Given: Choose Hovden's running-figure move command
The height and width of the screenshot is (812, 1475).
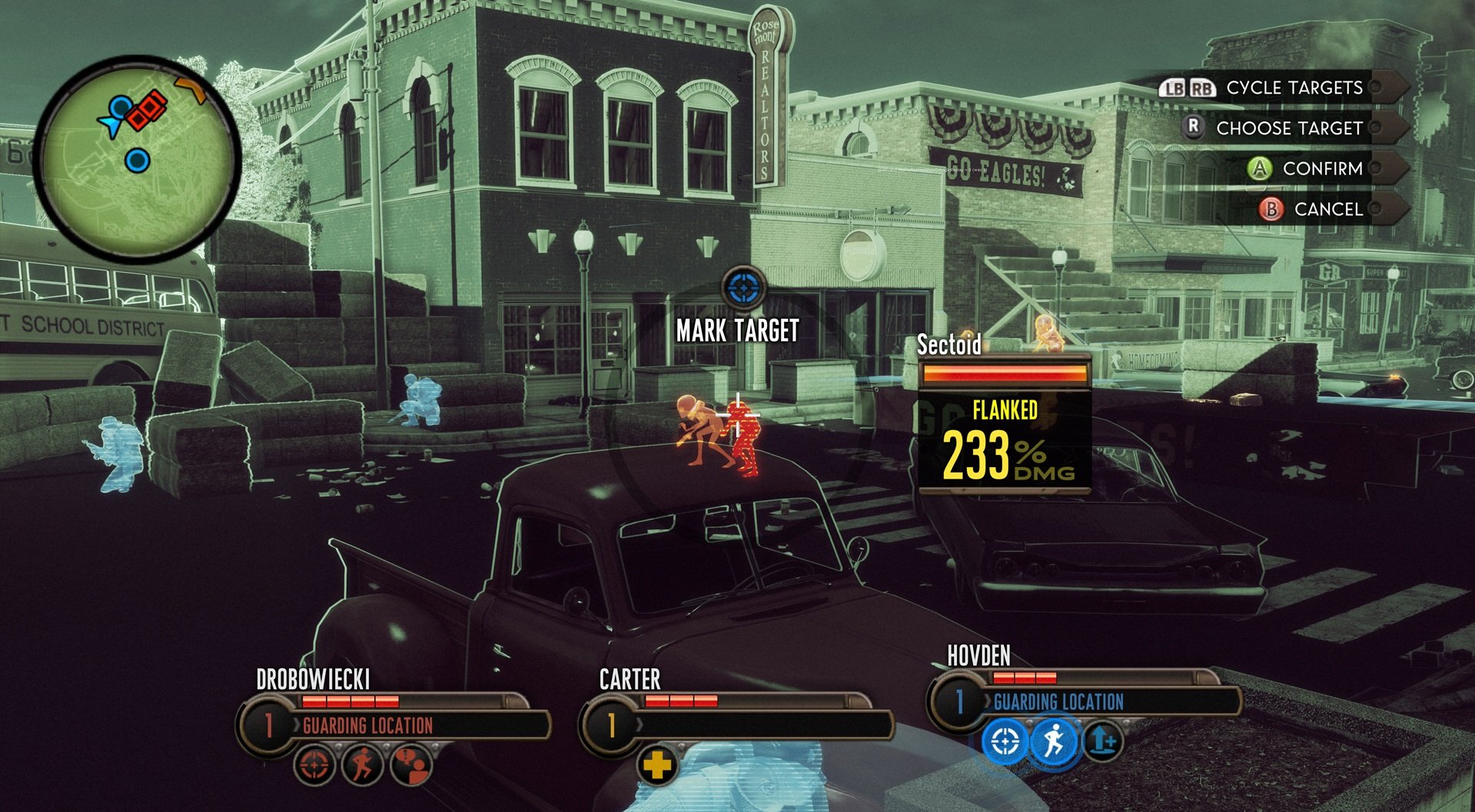Looking at the screenshot, I should pyautogui.click(x=1054, y=742).
